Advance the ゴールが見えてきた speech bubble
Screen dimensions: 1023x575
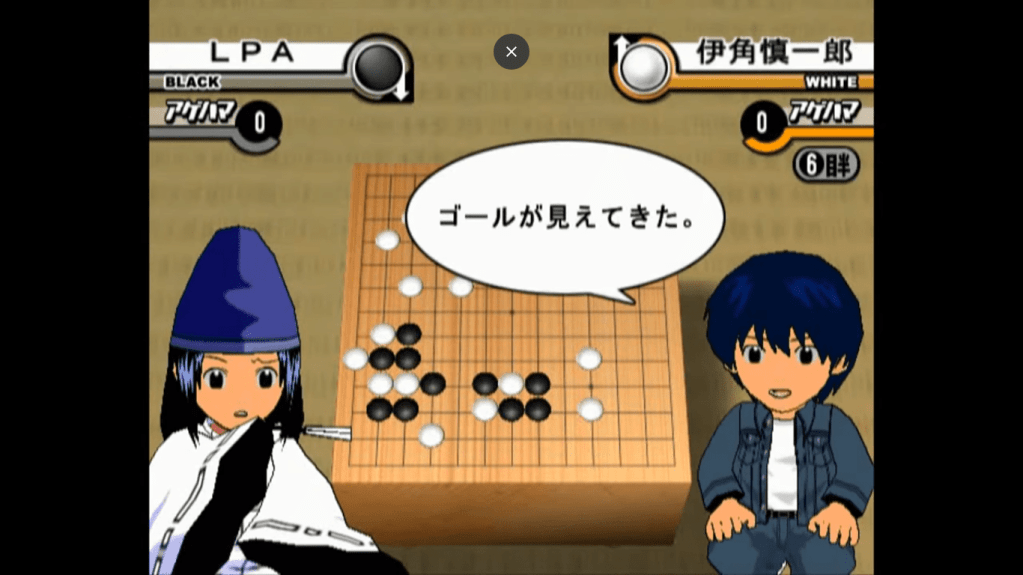(x=565, y=218)
